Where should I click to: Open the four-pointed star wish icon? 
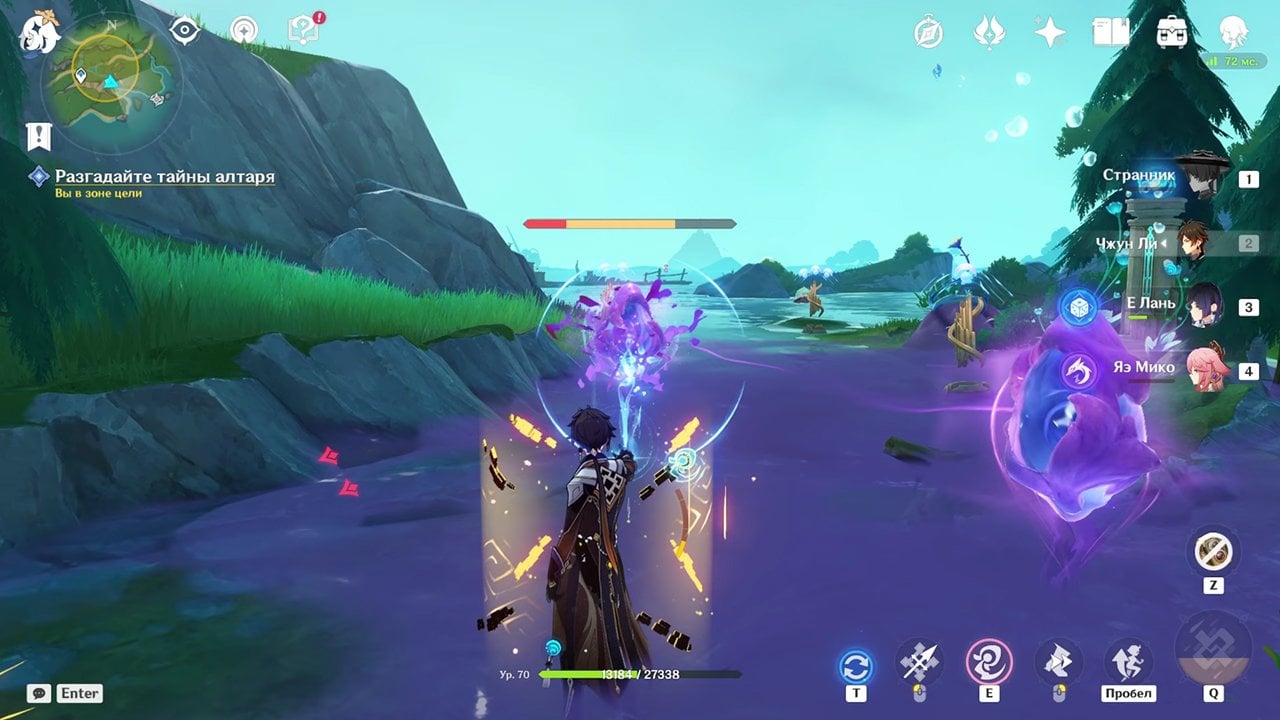1050,33
